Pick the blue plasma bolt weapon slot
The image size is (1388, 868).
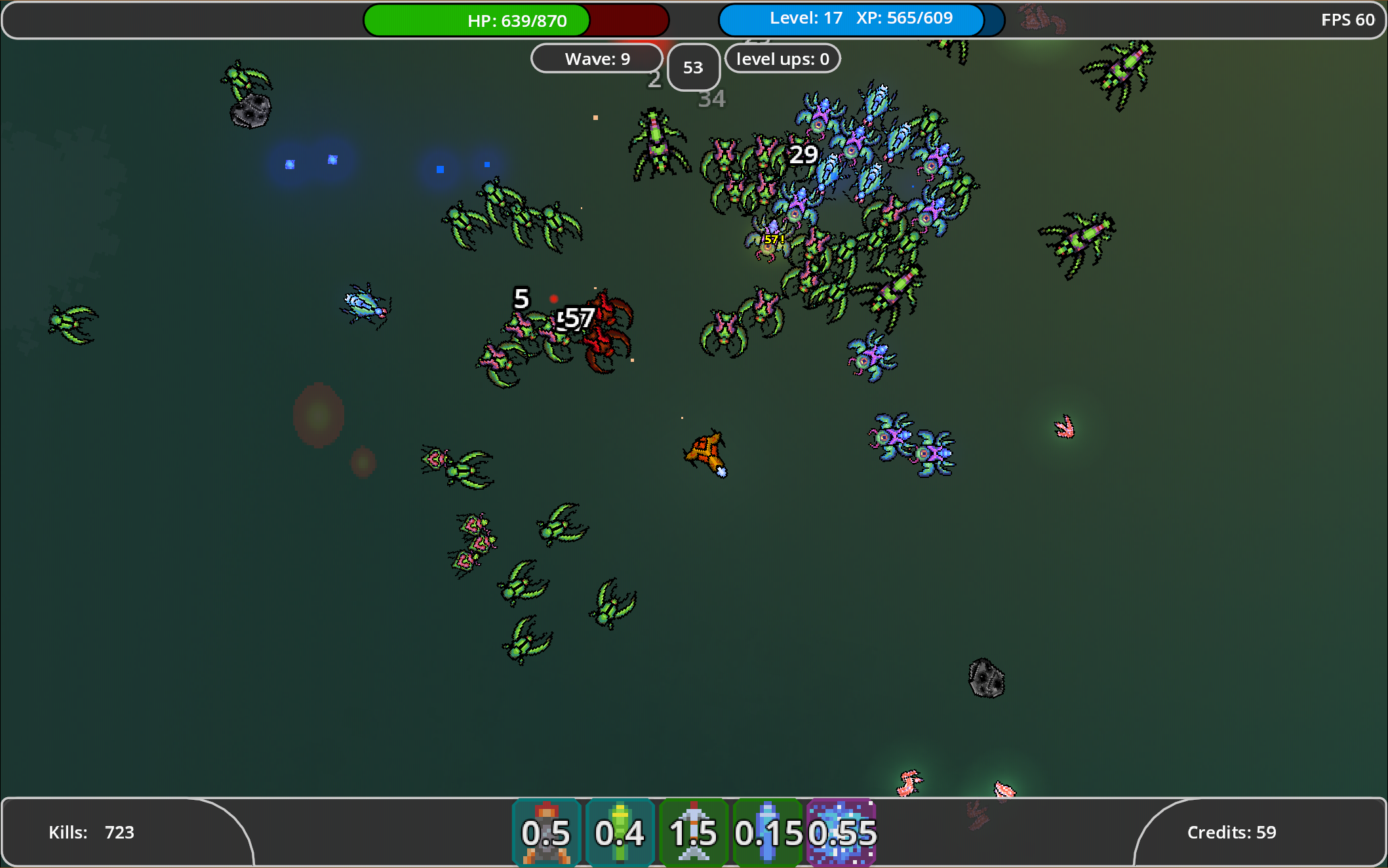tap(767, 833)
